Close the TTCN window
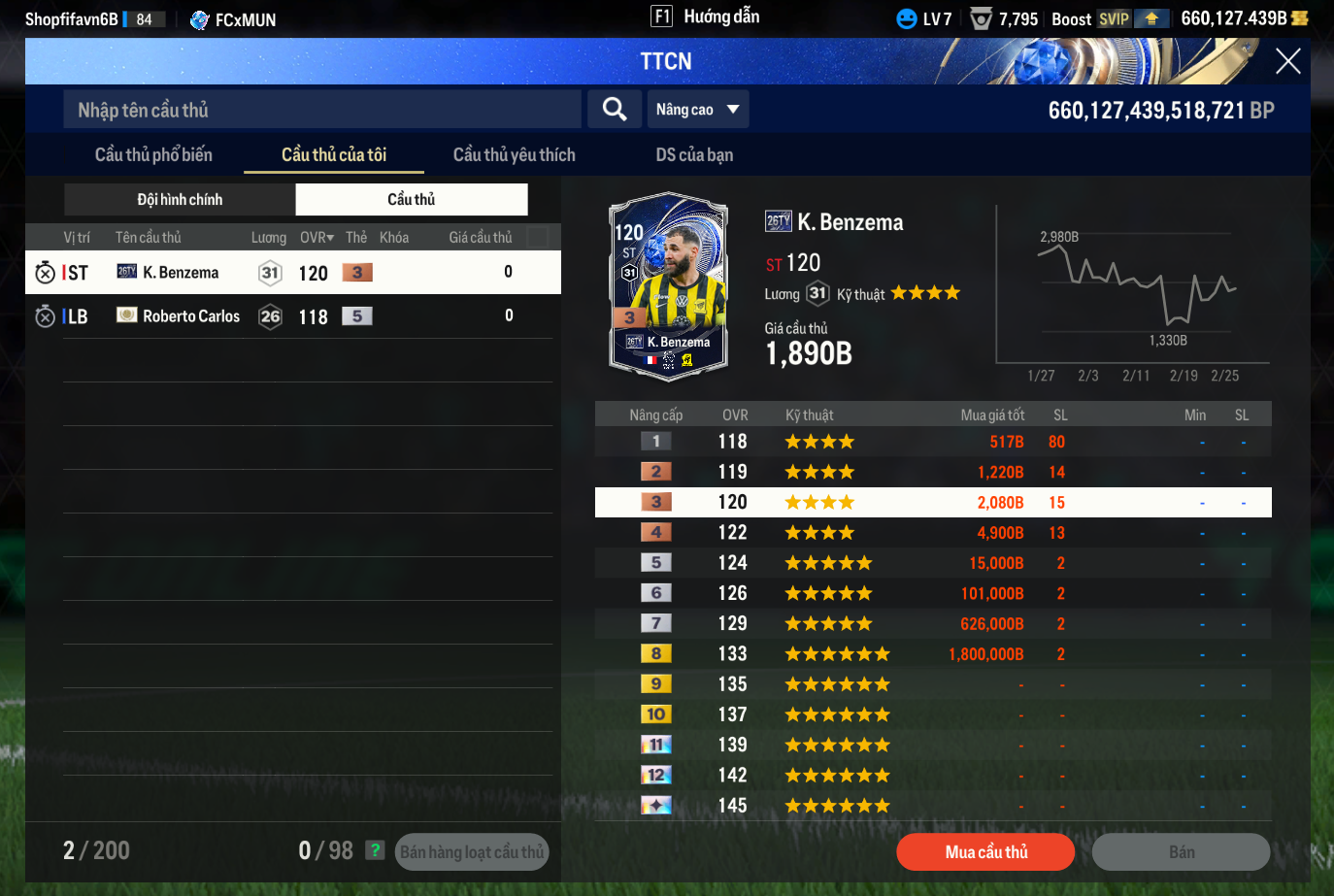This screenshot has width=1334, height=896. [x=1287, y=61]
